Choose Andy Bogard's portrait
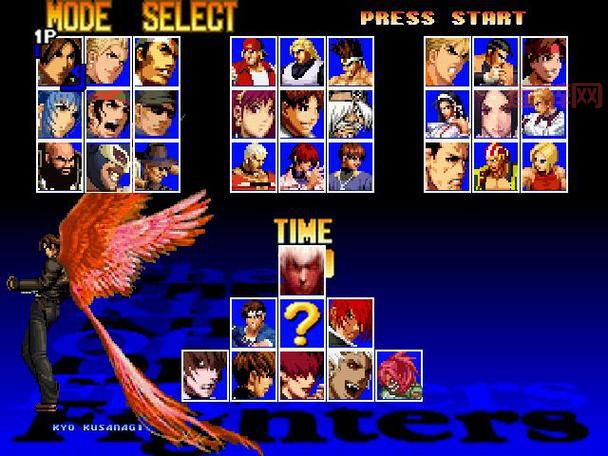 click(x=302, y=62)
